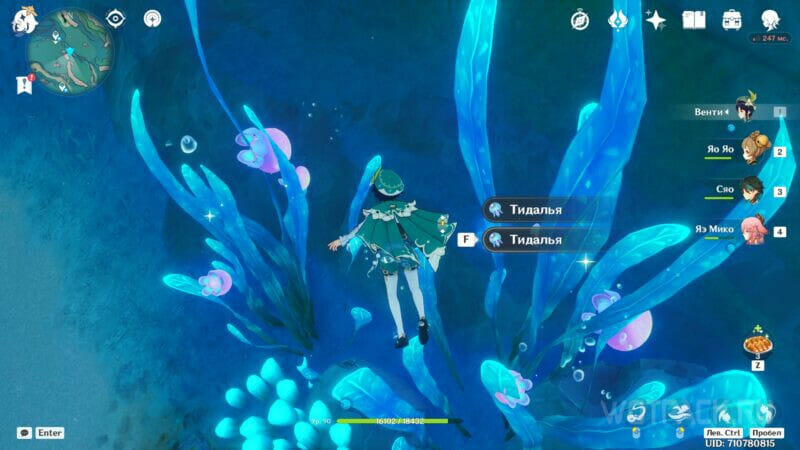
Task: Click the round compass-like icon beside the eye icon
Action: coord(152,19)
